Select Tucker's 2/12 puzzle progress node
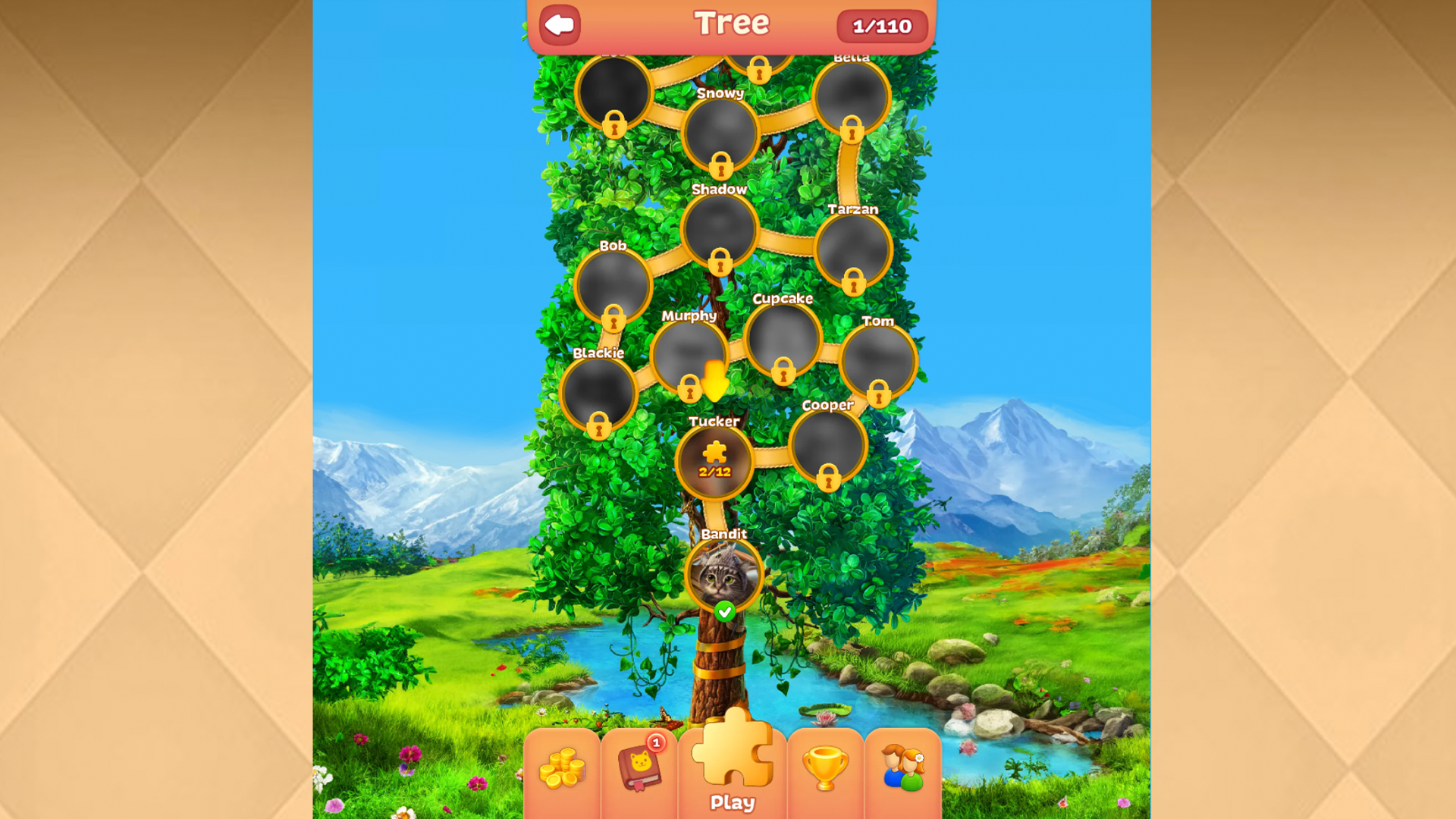 click(x=715, y=462)
